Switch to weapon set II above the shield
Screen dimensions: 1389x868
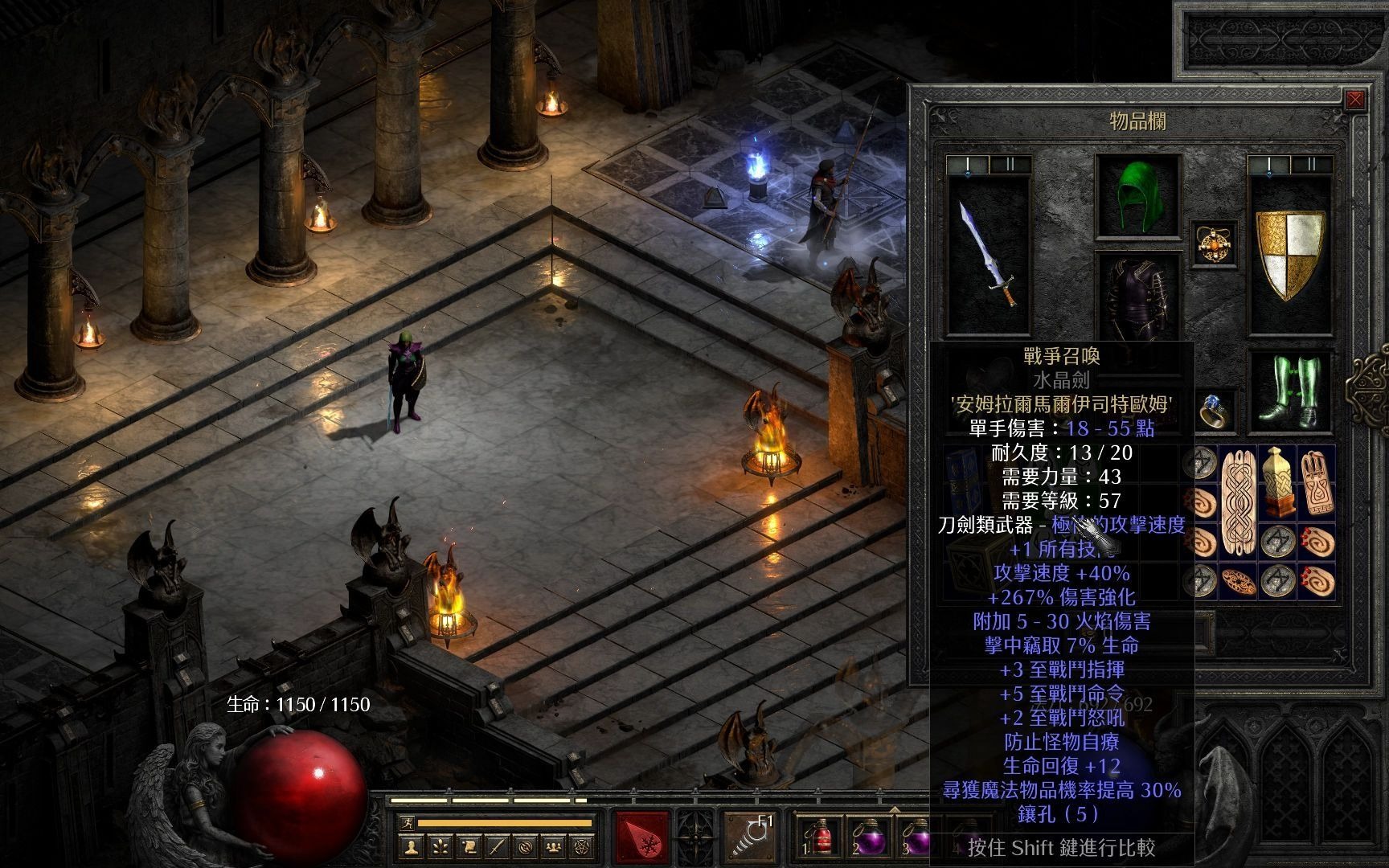(x=1310, y=165)
